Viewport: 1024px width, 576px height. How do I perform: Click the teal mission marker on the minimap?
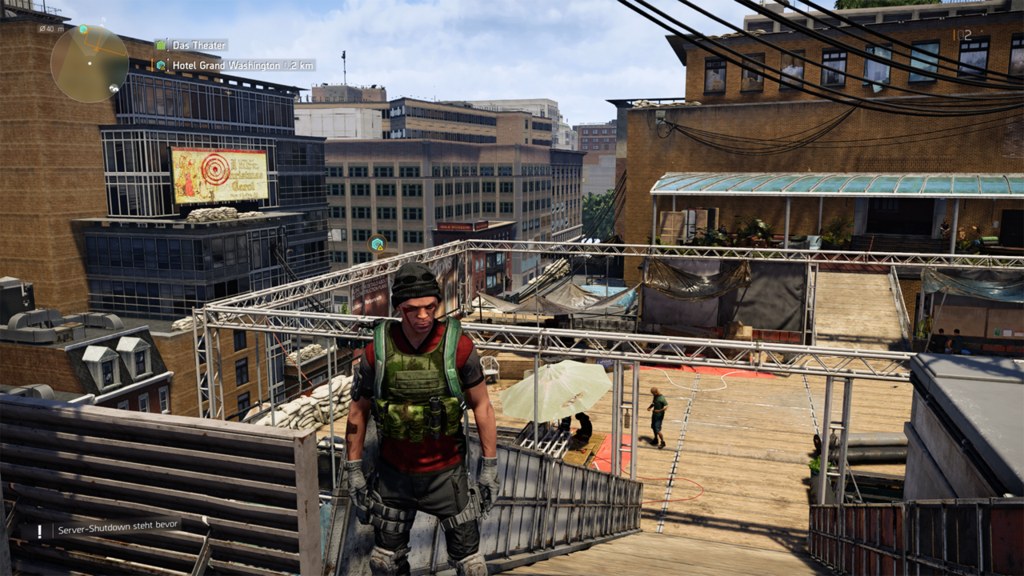[84, 30]
